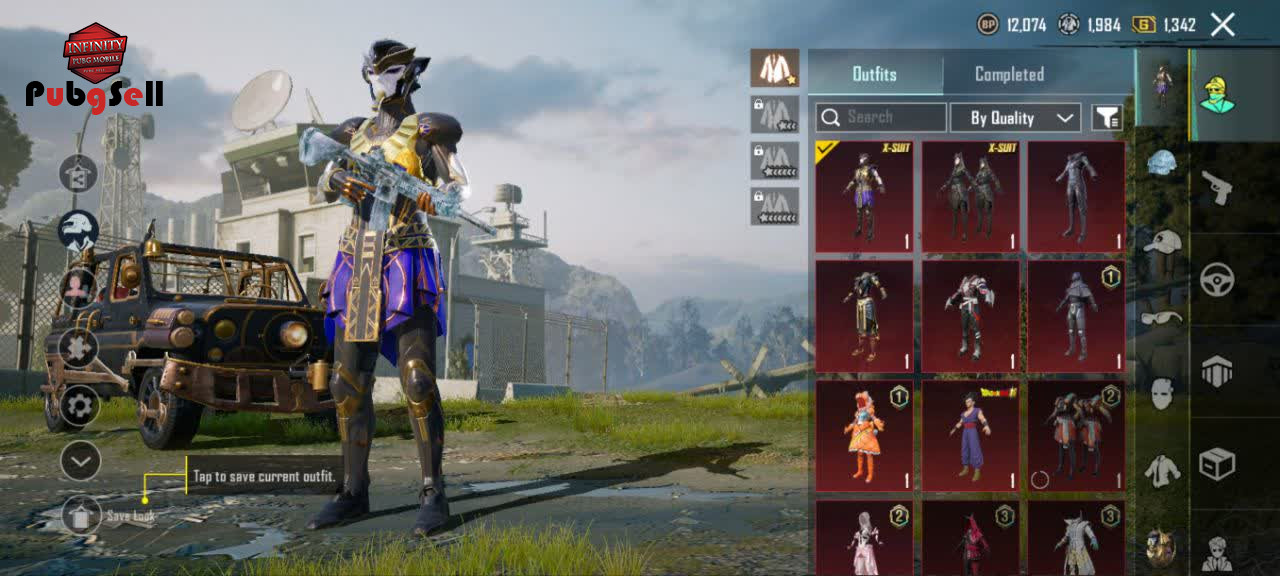
Task: Open the steering wheel vehicles category
Action: (1216, 280)
